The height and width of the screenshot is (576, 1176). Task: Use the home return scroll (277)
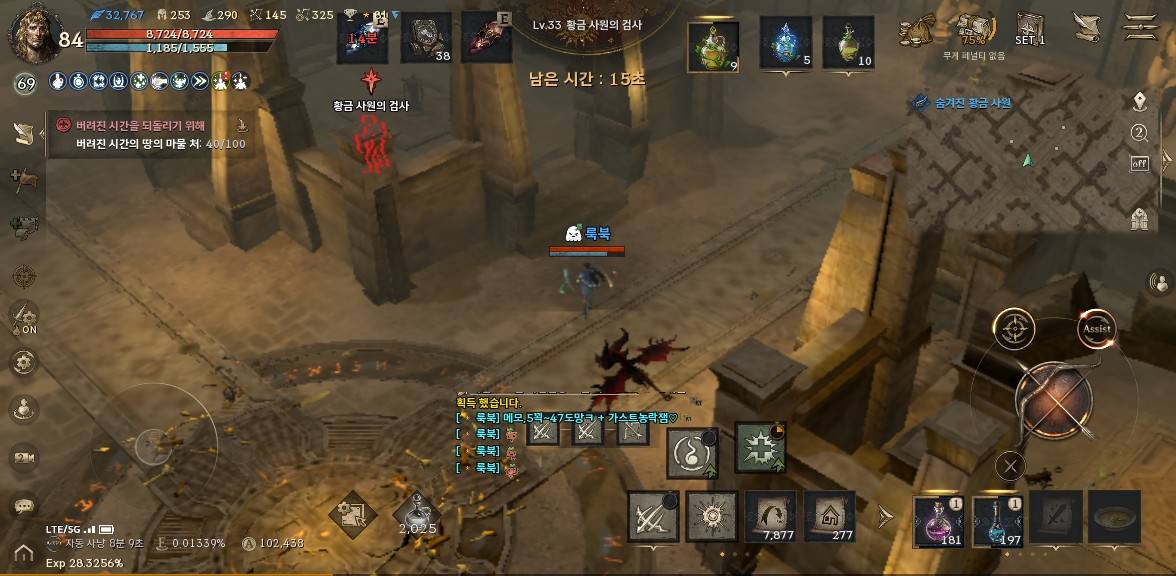830,516
